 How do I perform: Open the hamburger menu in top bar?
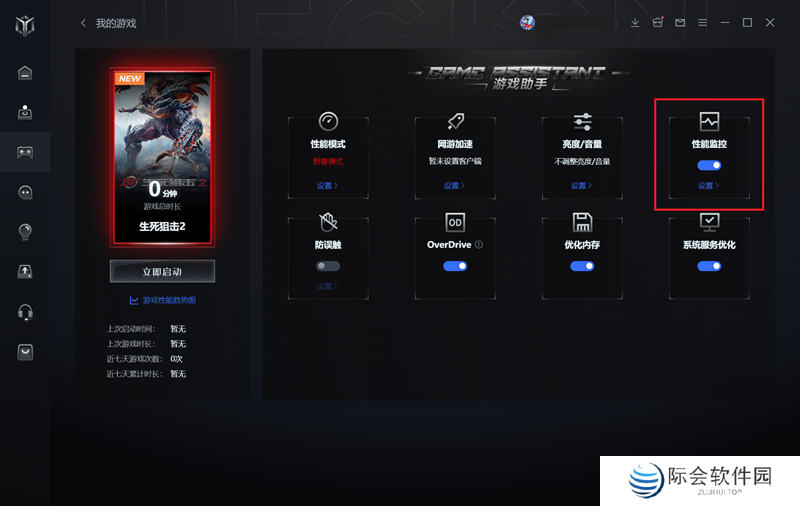click(703, 23)
